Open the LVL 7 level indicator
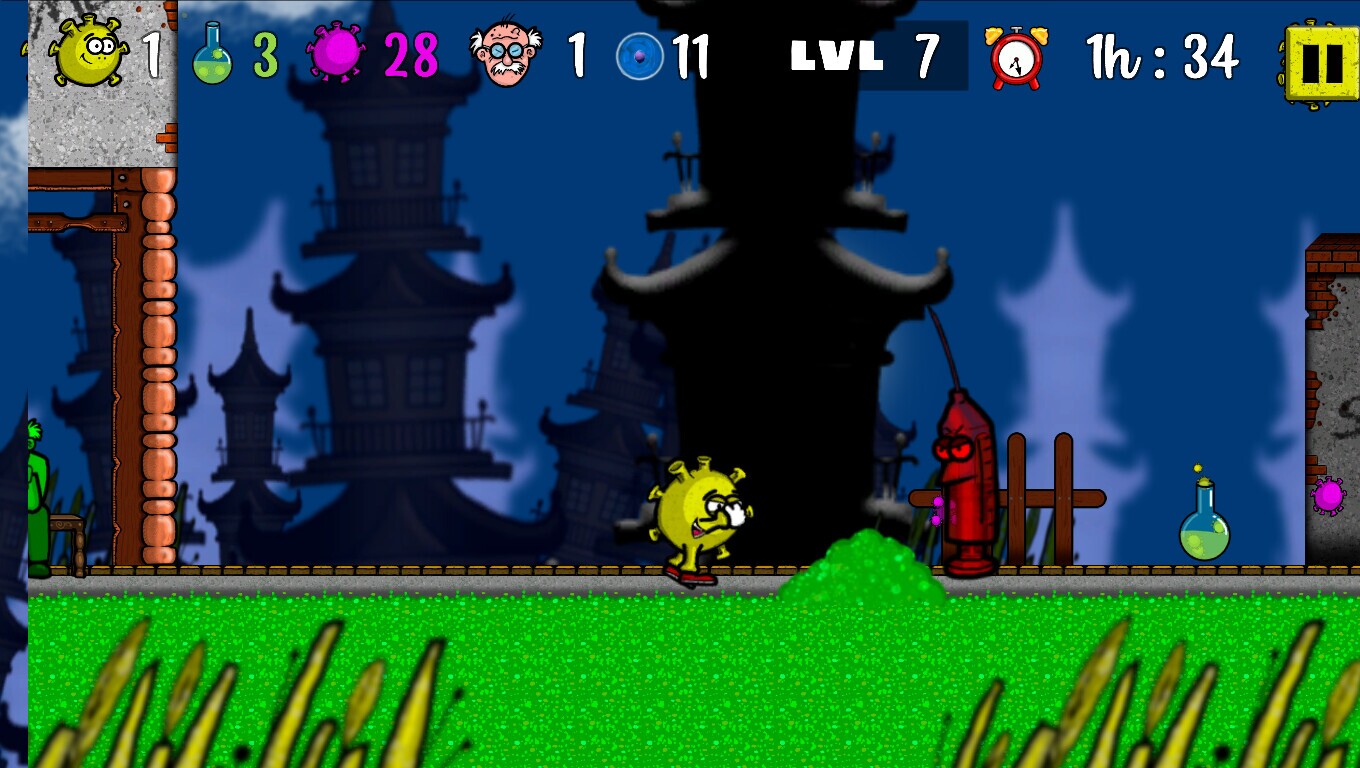Screen dimensions: 1360x768 tap(865, 57)
